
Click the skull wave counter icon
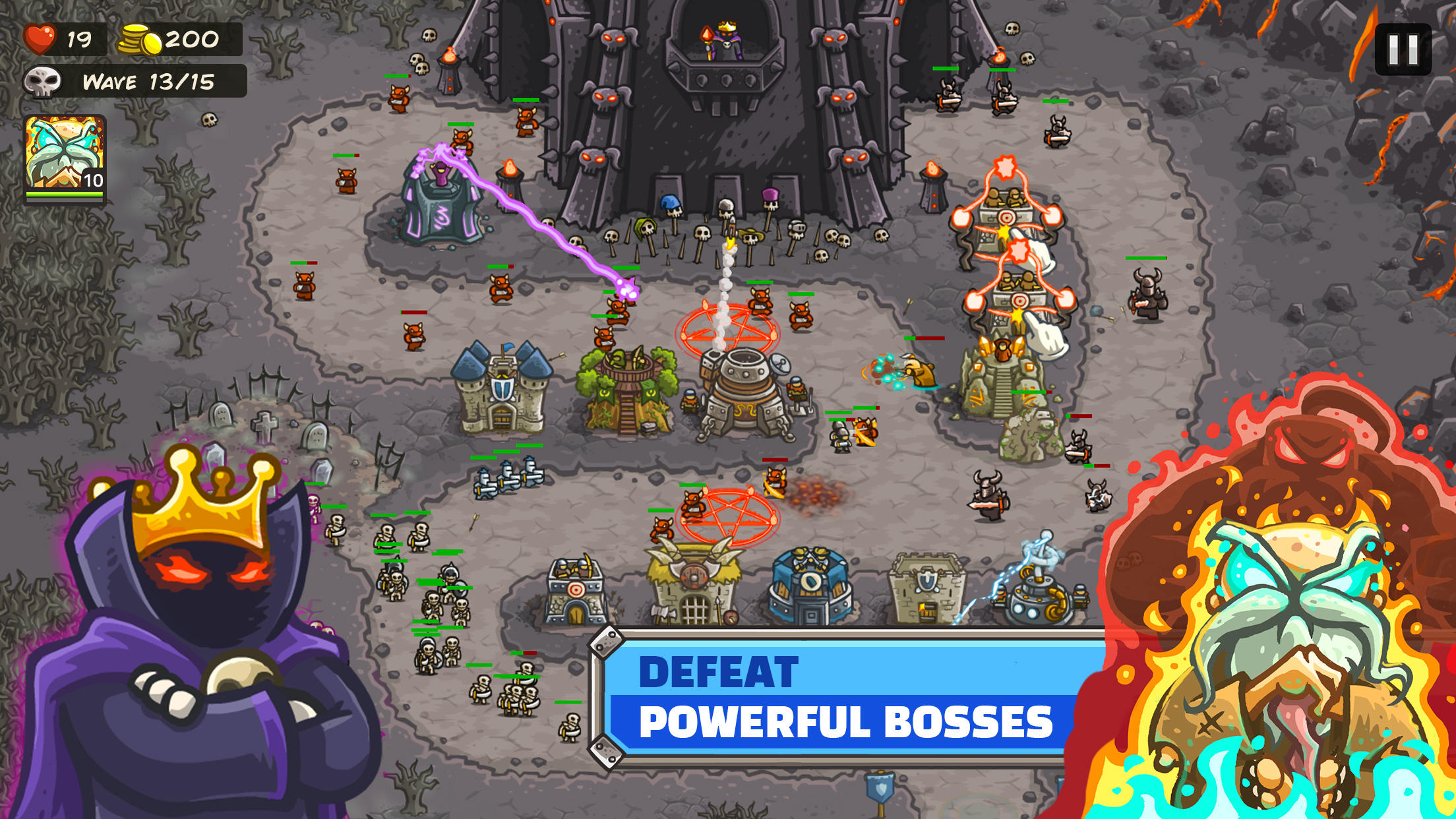(x=45, y=82)
